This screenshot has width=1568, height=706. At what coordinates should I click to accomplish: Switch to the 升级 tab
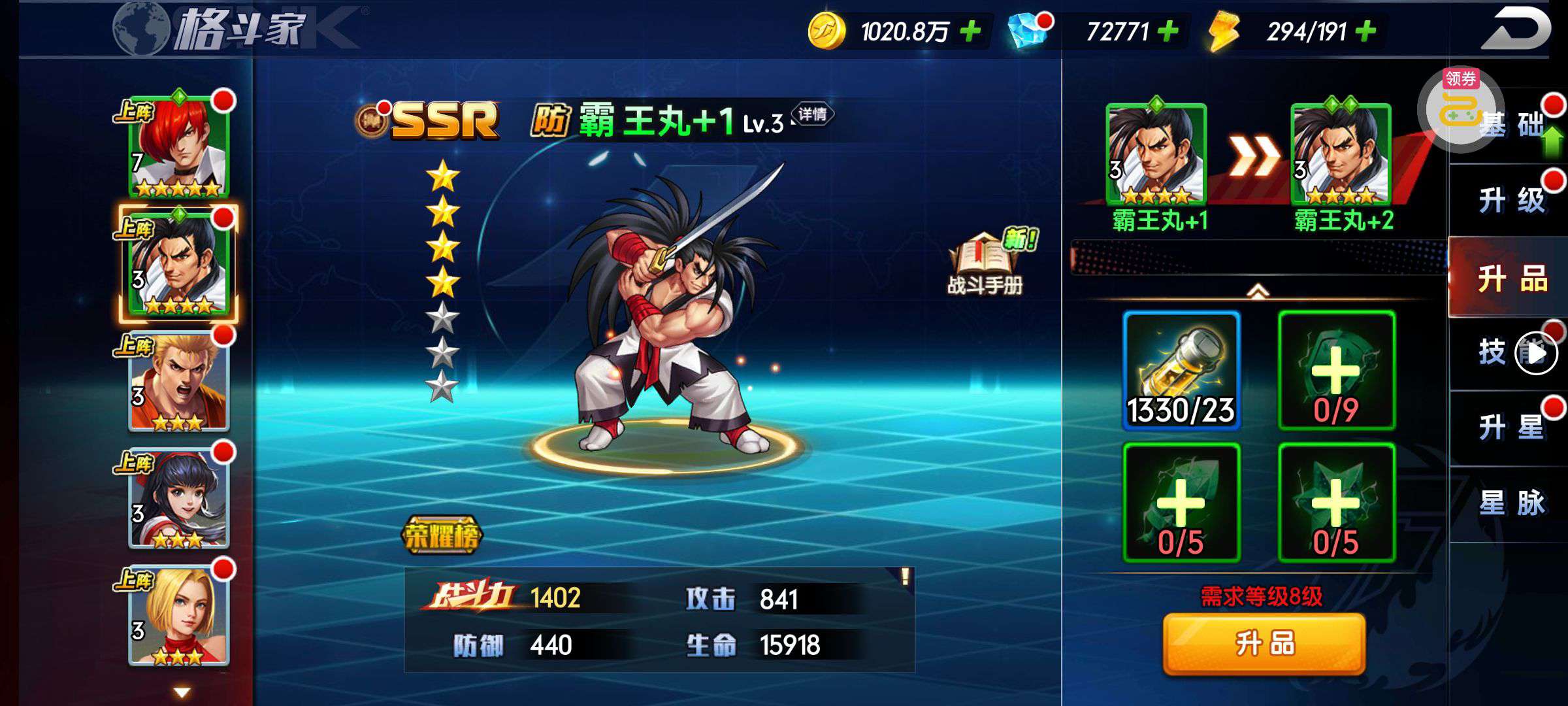pyautogui.click(x=1511, y=200)
